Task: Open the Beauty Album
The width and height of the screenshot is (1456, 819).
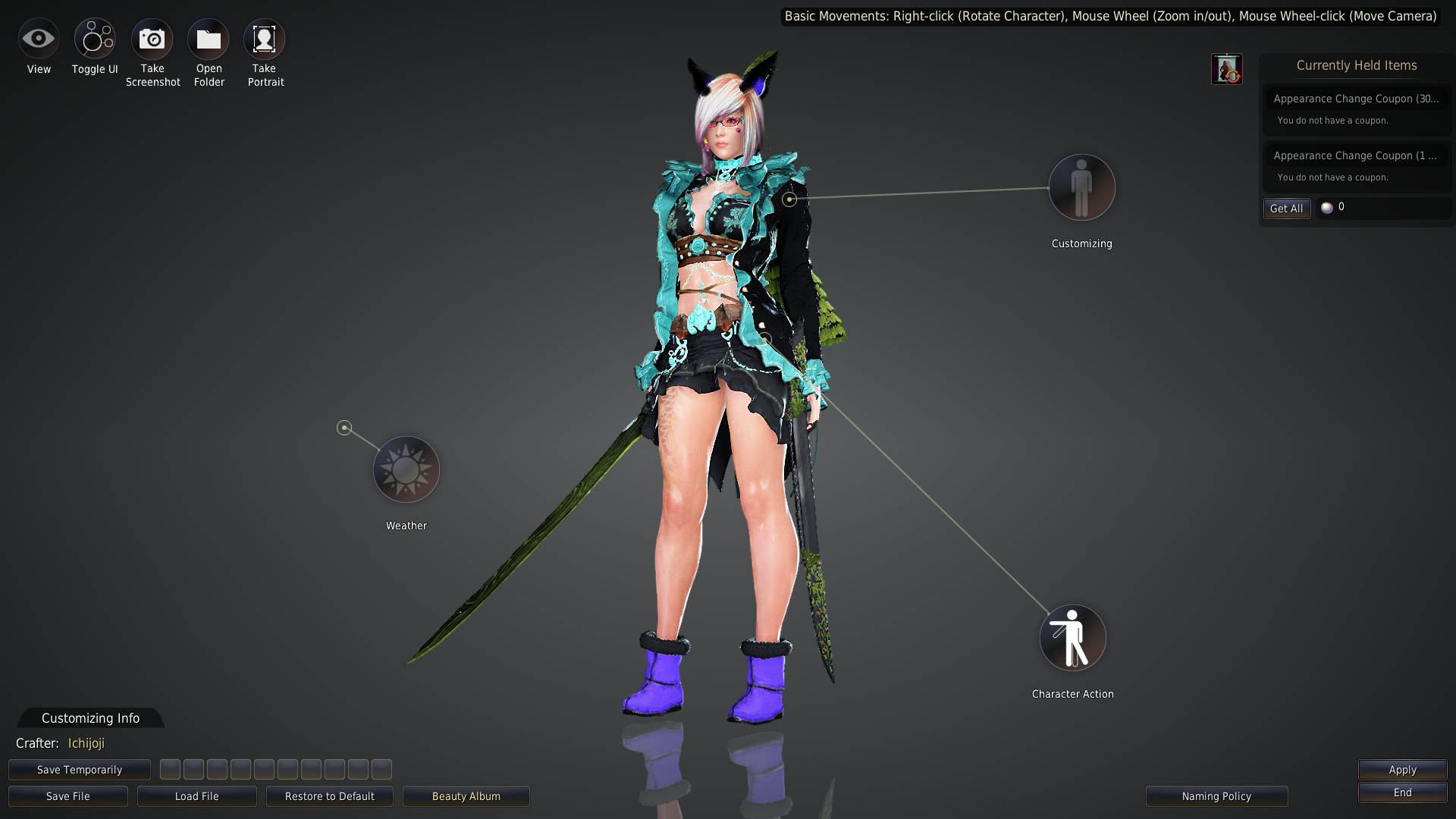Action: pyautogui.click(x=466, y=796)
